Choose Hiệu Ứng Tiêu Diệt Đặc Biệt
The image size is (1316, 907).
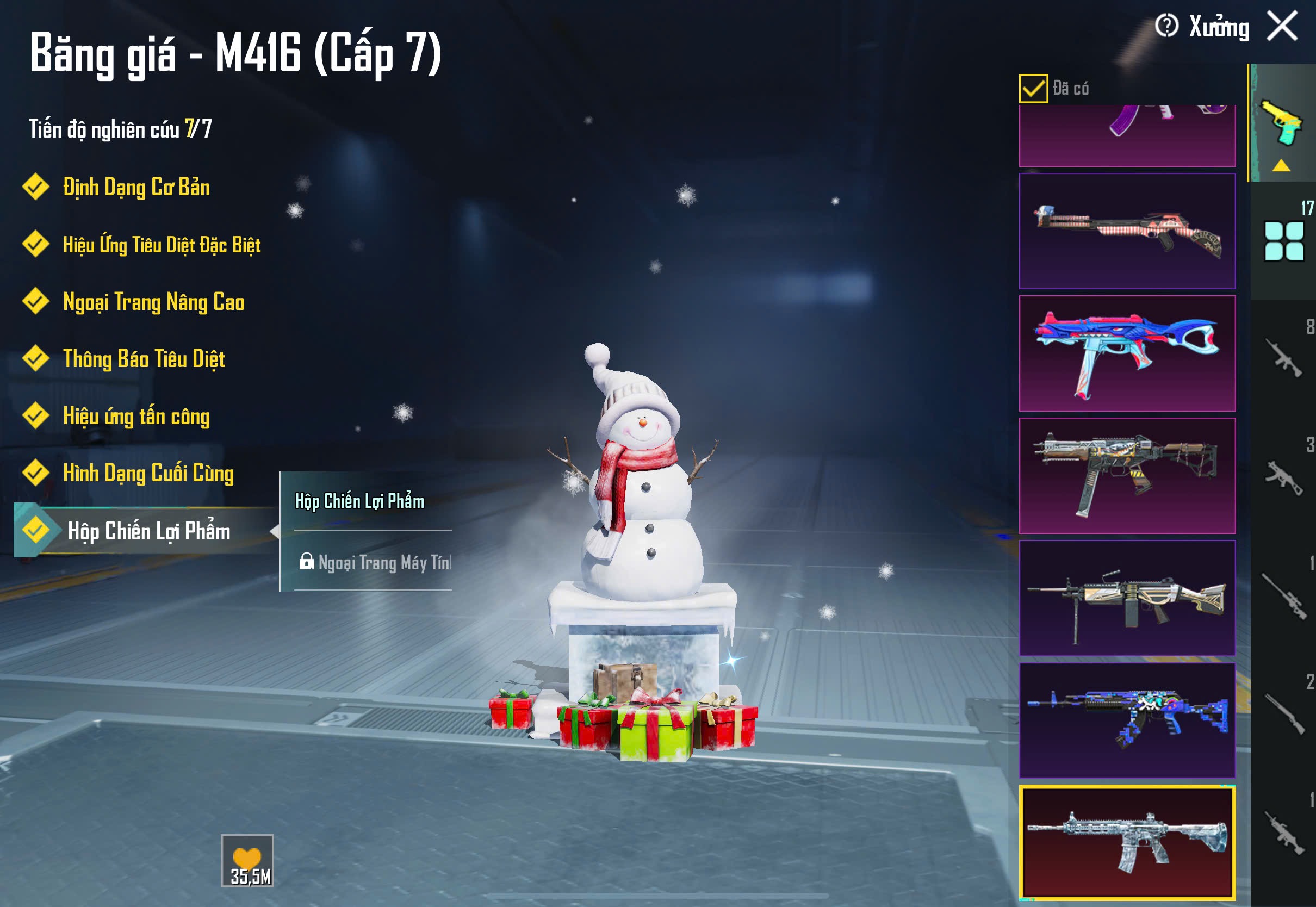pyautogui.click(x=162, y=245)
